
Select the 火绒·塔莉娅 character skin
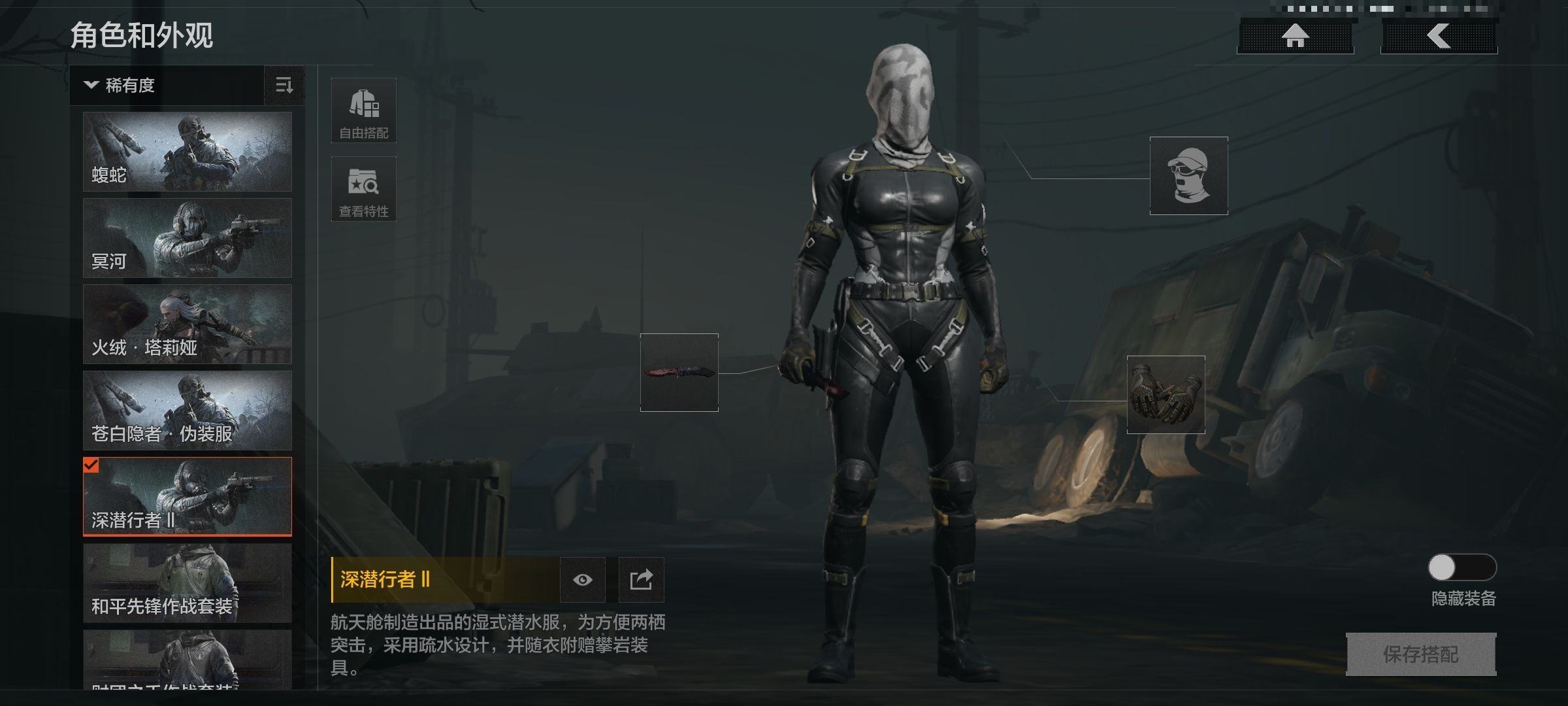187,324
